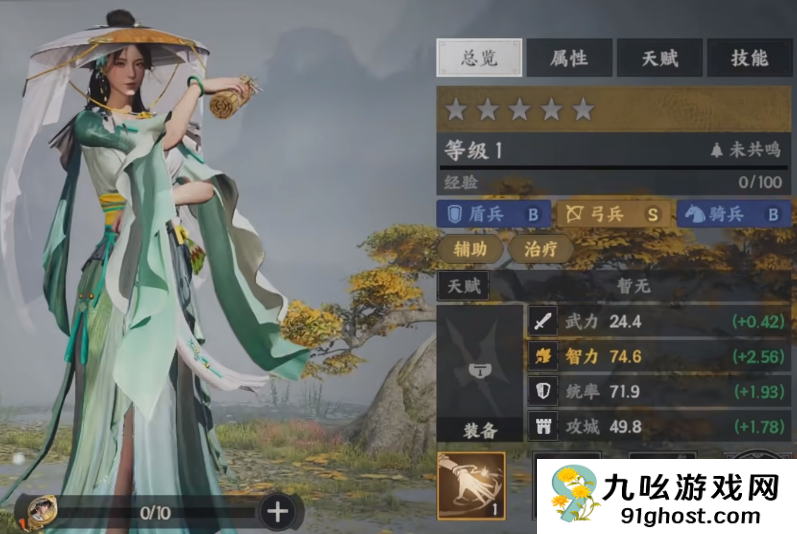
Task: Select the 智力 intelligence stat row
Action: 658,357
